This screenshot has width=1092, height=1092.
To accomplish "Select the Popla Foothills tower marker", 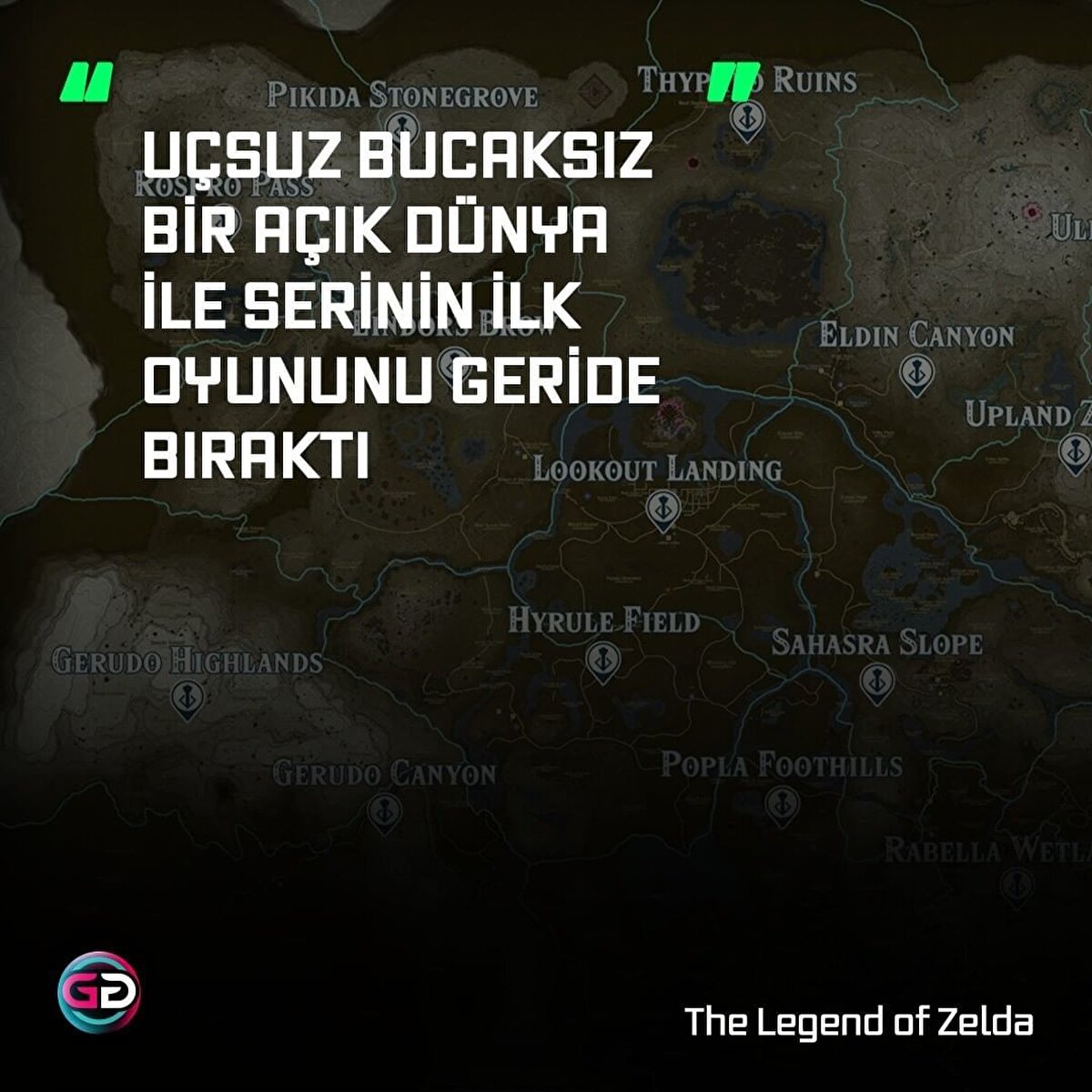I will point(781,804).
